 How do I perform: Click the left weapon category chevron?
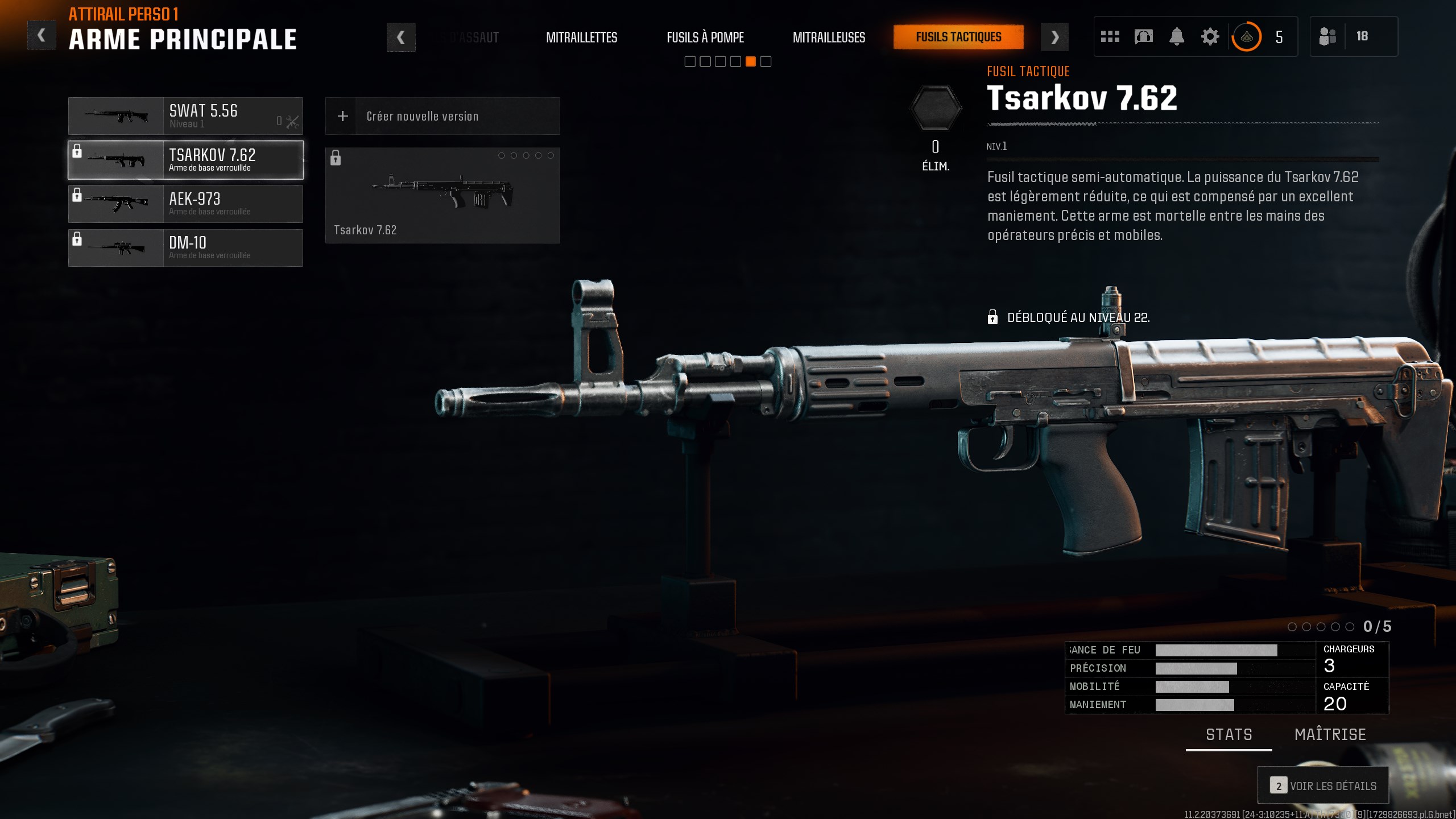[401, 36]
